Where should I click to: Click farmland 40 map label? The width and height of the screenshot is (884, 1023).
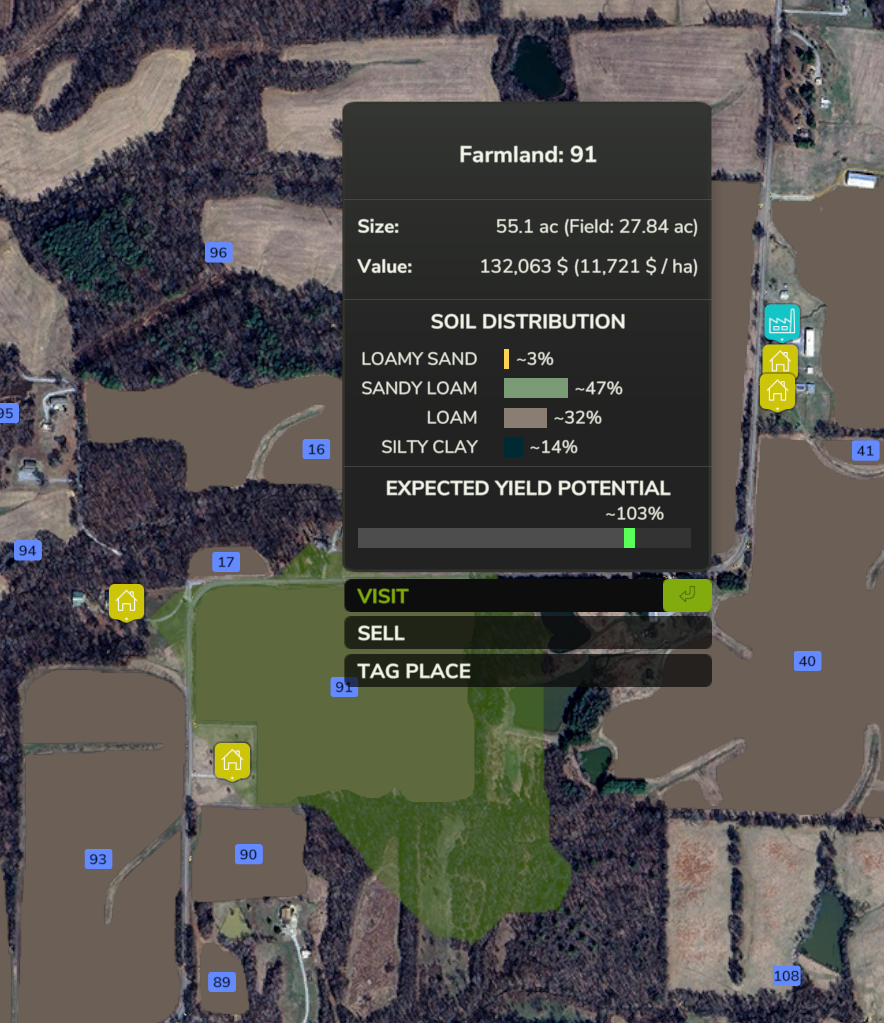(807, 661)
